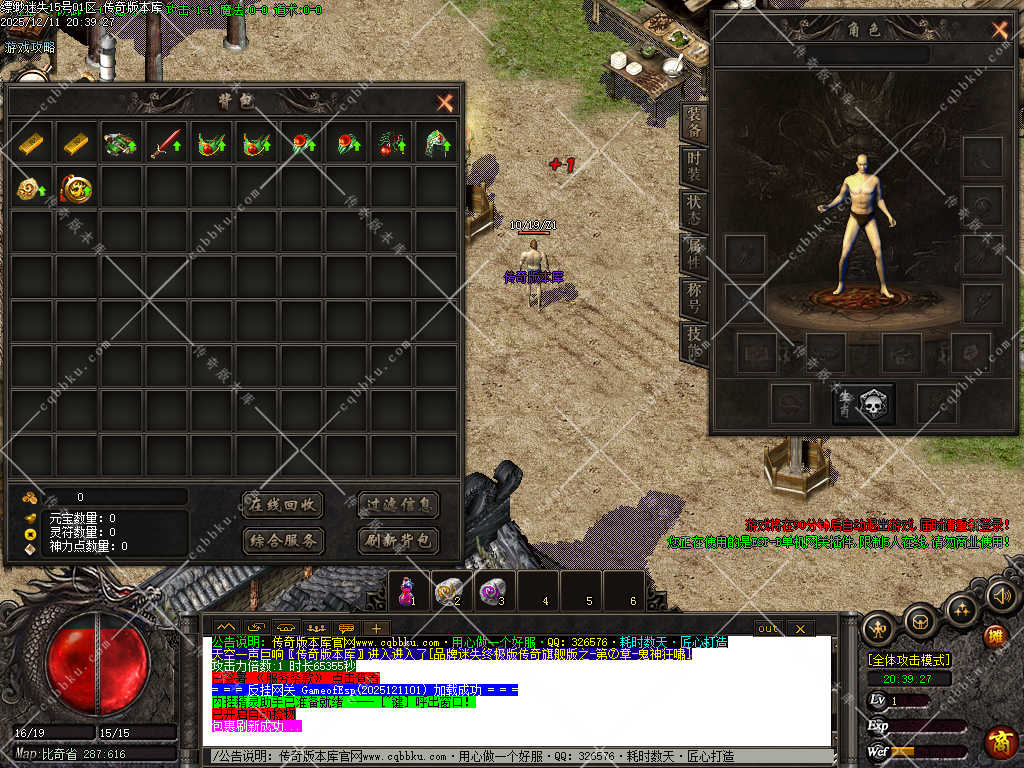Screen dimensions: 1024x768
Task: Open the 过滤信息 filter info option
Action: coord(398,505)
